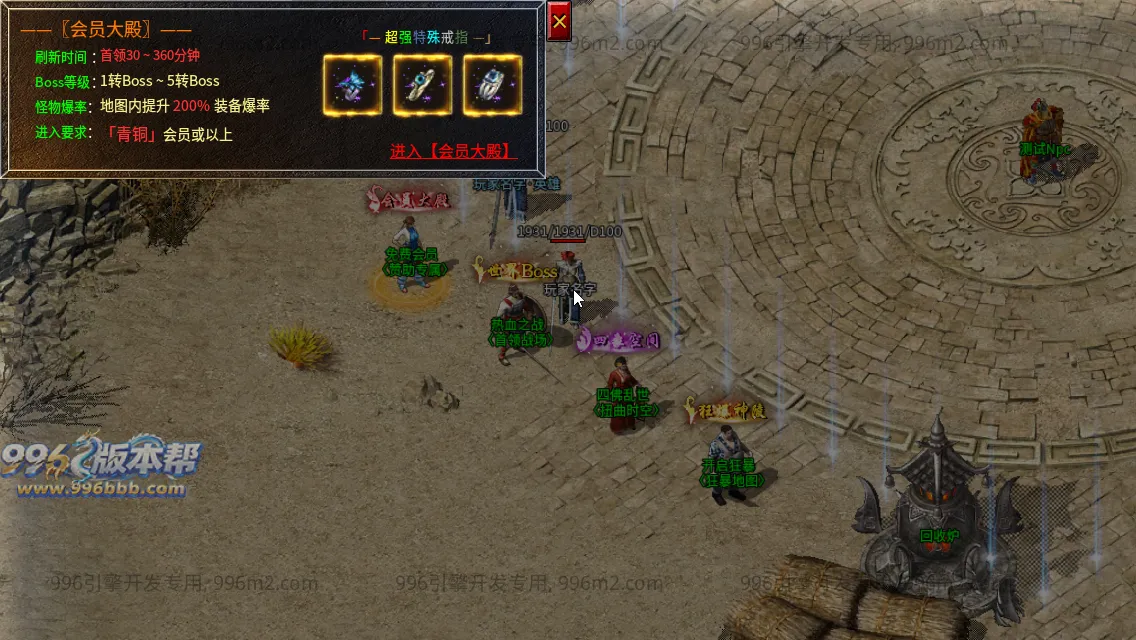Close the 会员大殿 info panel

559,21
